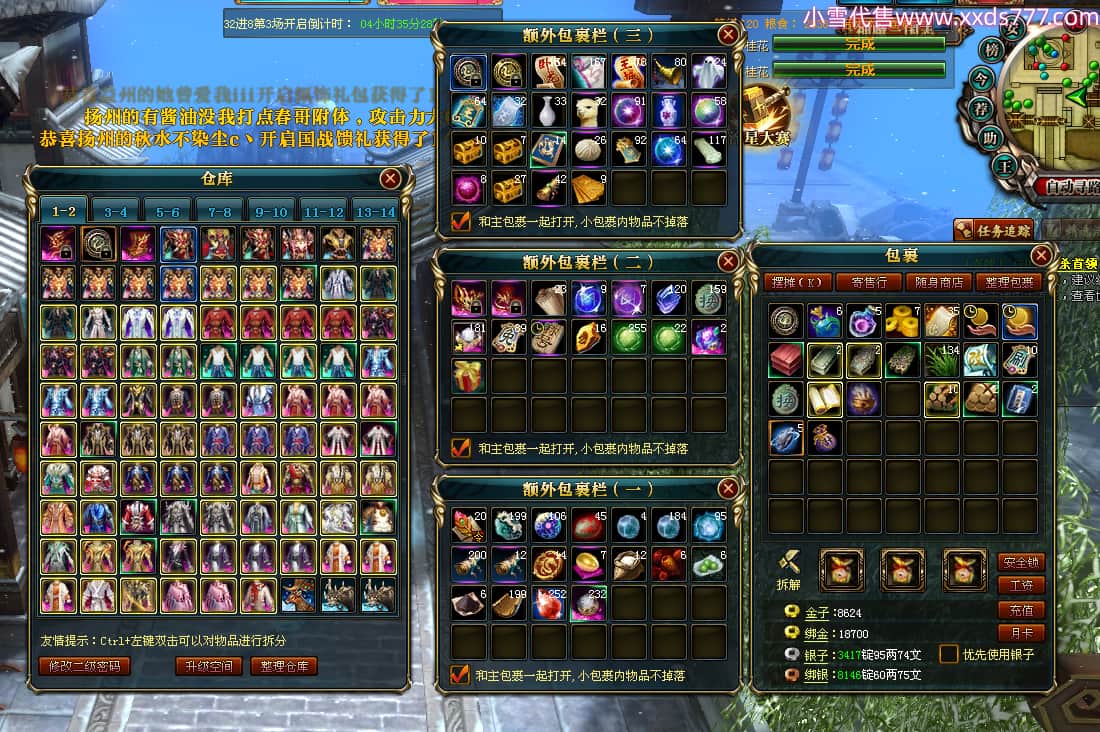Screen dimensions: 1100x732
Task: Open the 充值 recharge button
Action: [1021, 609]
